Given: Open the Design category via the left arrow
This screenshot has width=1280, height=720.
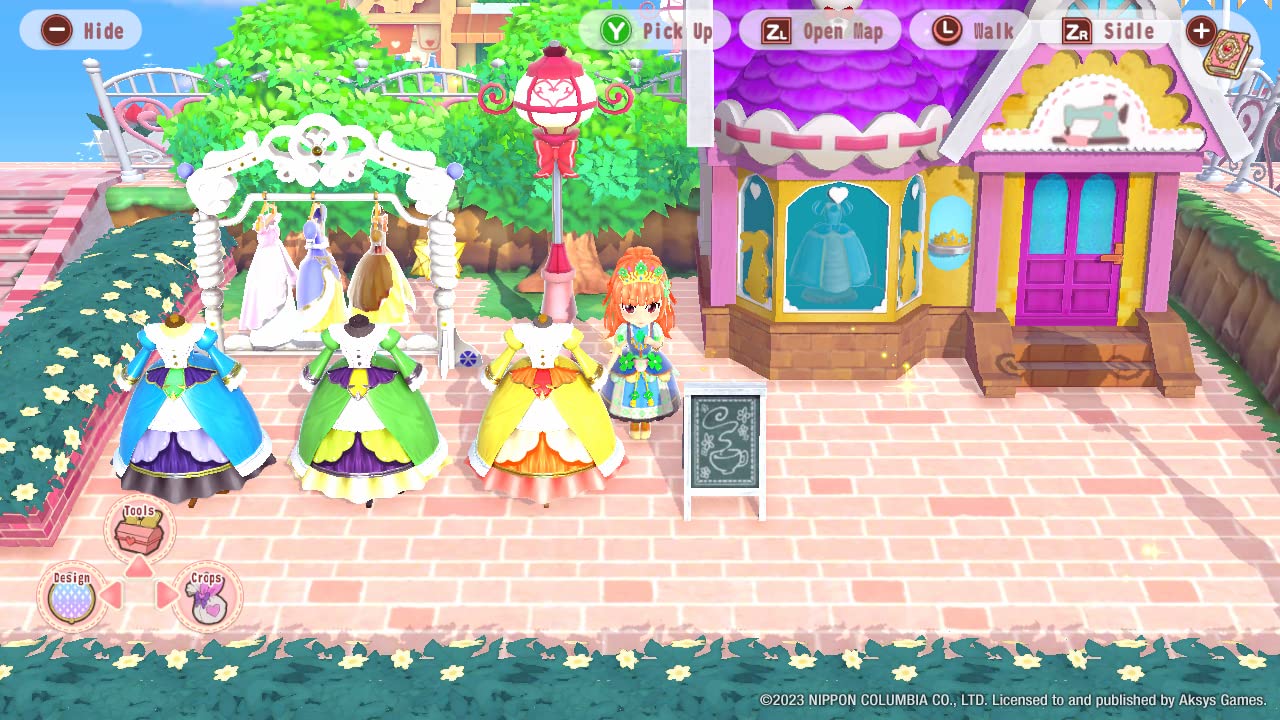Looking at the screenshot, I should tap(113, 592).
